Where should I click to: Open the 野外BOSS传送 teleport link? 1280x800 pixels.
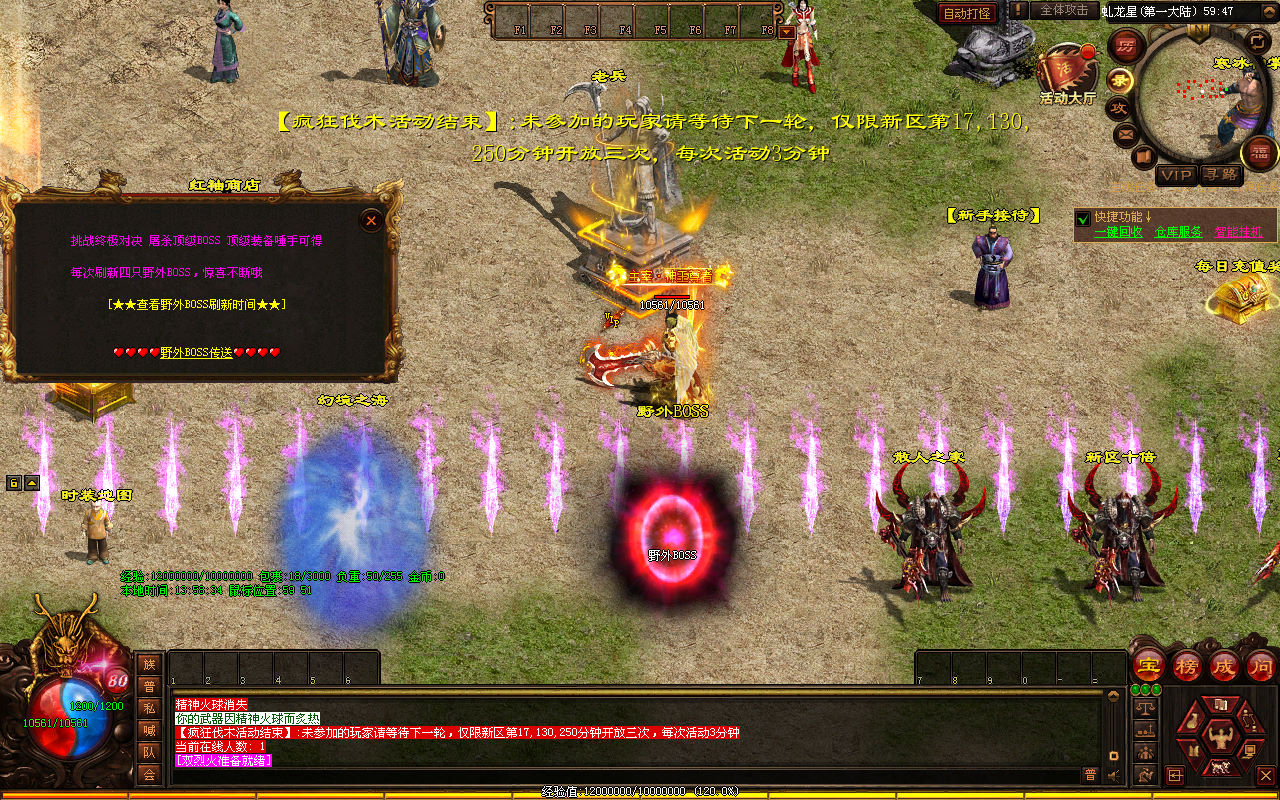[x=196, y=352]
